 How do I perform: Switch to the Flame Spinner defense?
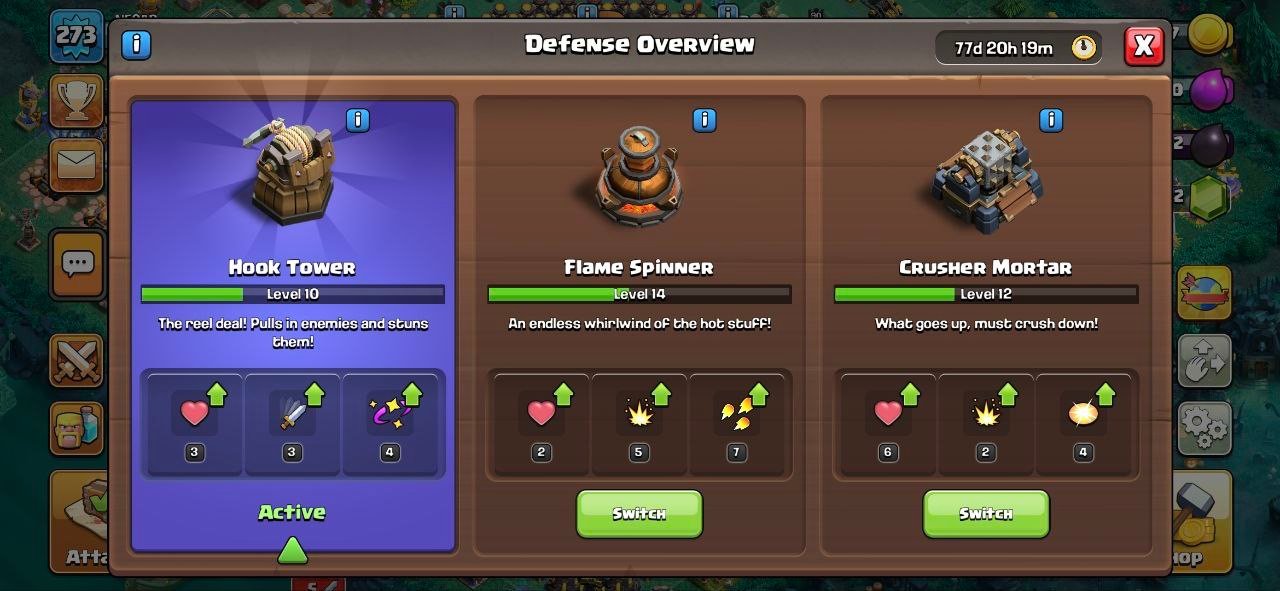[x=639, y=514]
